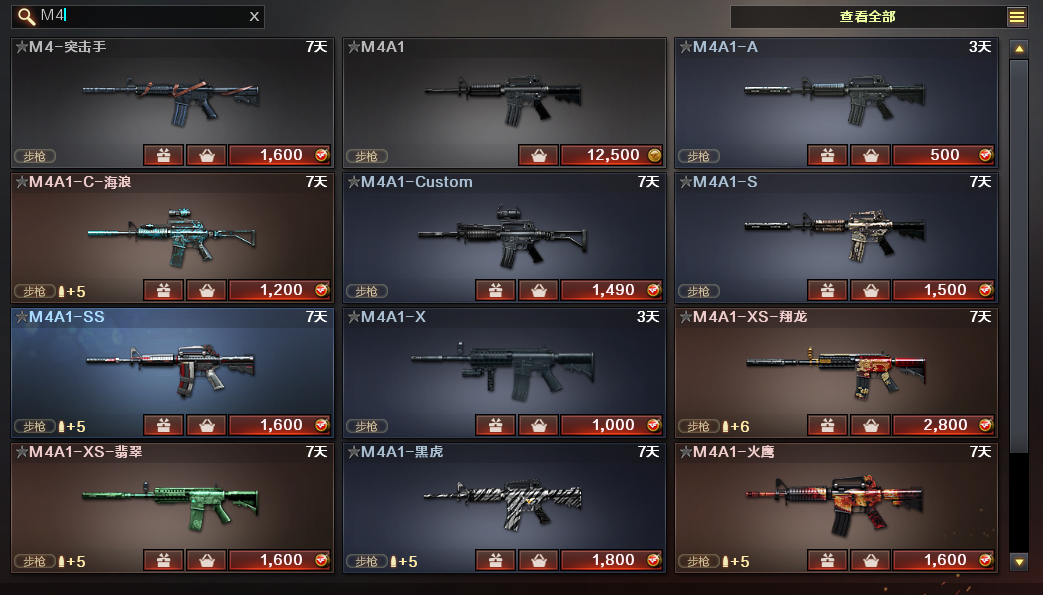
Task: Select the M4-突击手 rifle card
Action: pyautogui.click(x=171, y=97)
